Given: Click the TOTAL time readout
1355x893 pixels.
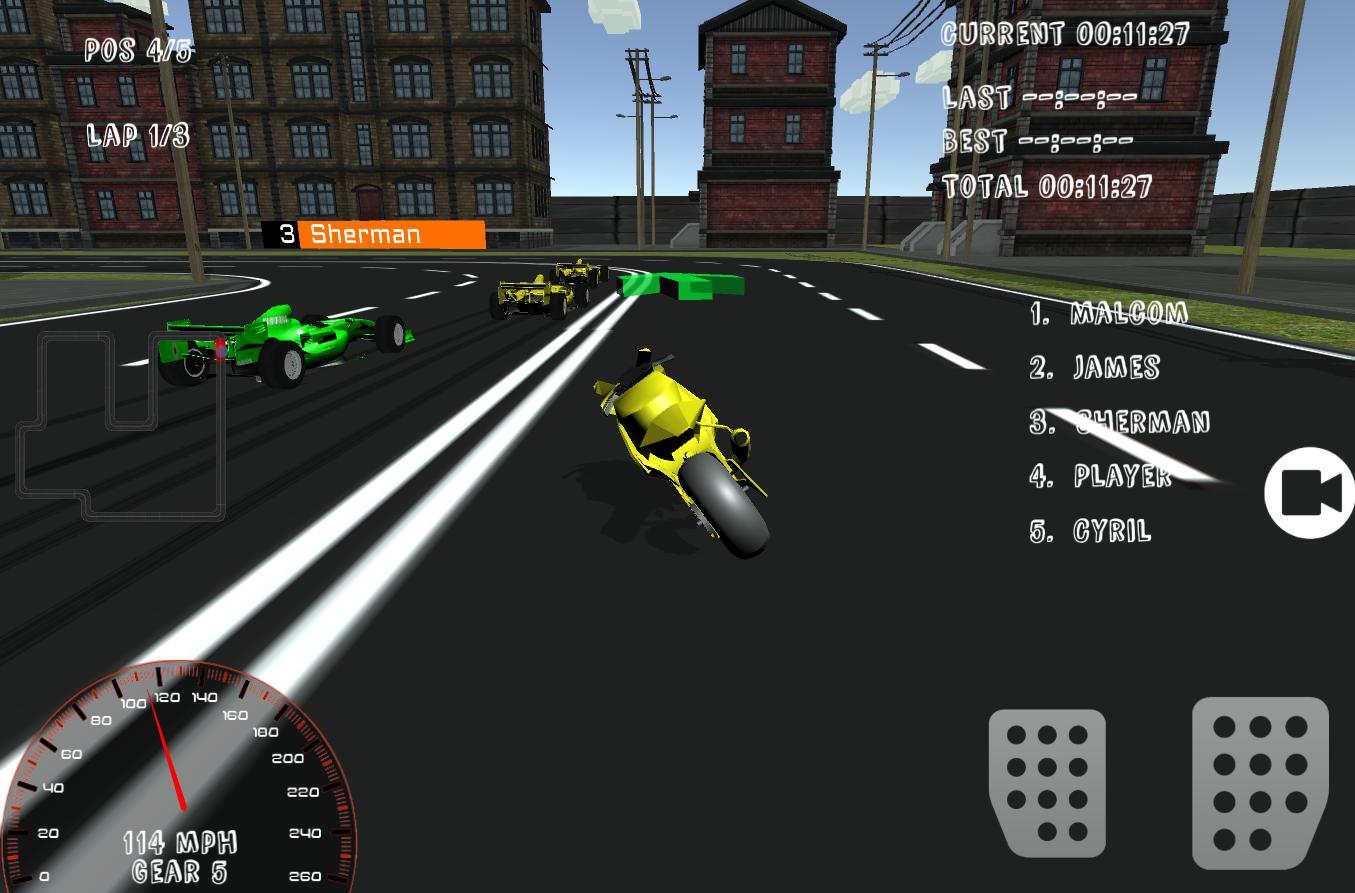Looking at the screenshot, I should coord(1047,185).
